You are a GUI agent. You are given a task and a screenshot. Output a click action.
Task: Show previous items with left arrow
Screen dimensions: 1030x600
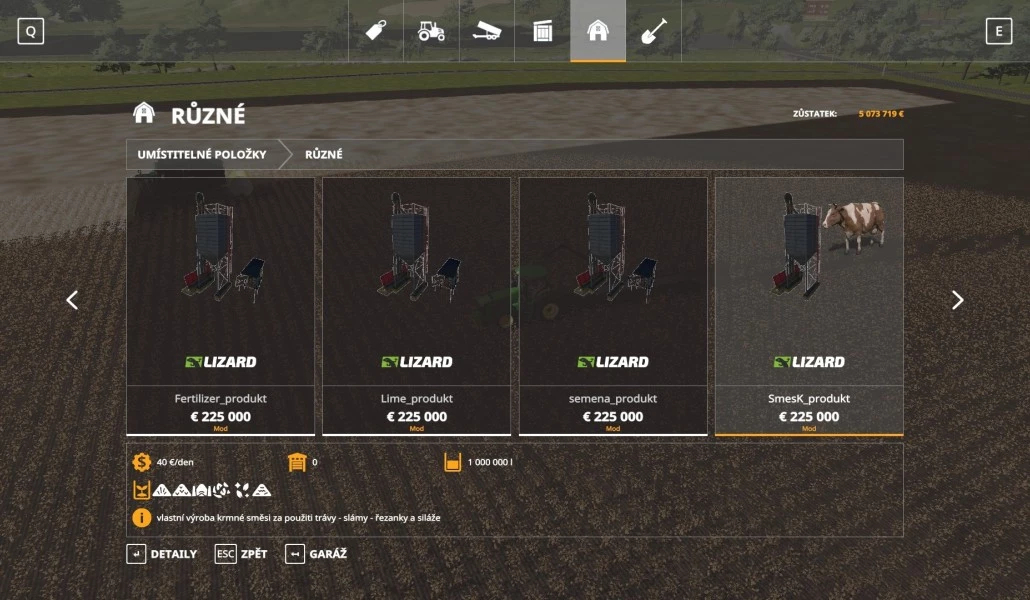[x=72, y=300]
